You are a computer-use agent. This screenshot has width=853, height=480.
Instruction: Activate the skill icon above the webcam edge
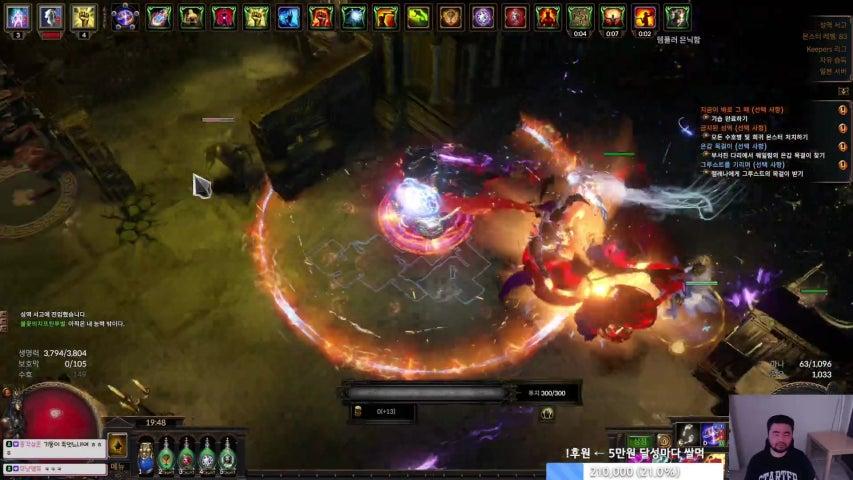pos(687,433)
